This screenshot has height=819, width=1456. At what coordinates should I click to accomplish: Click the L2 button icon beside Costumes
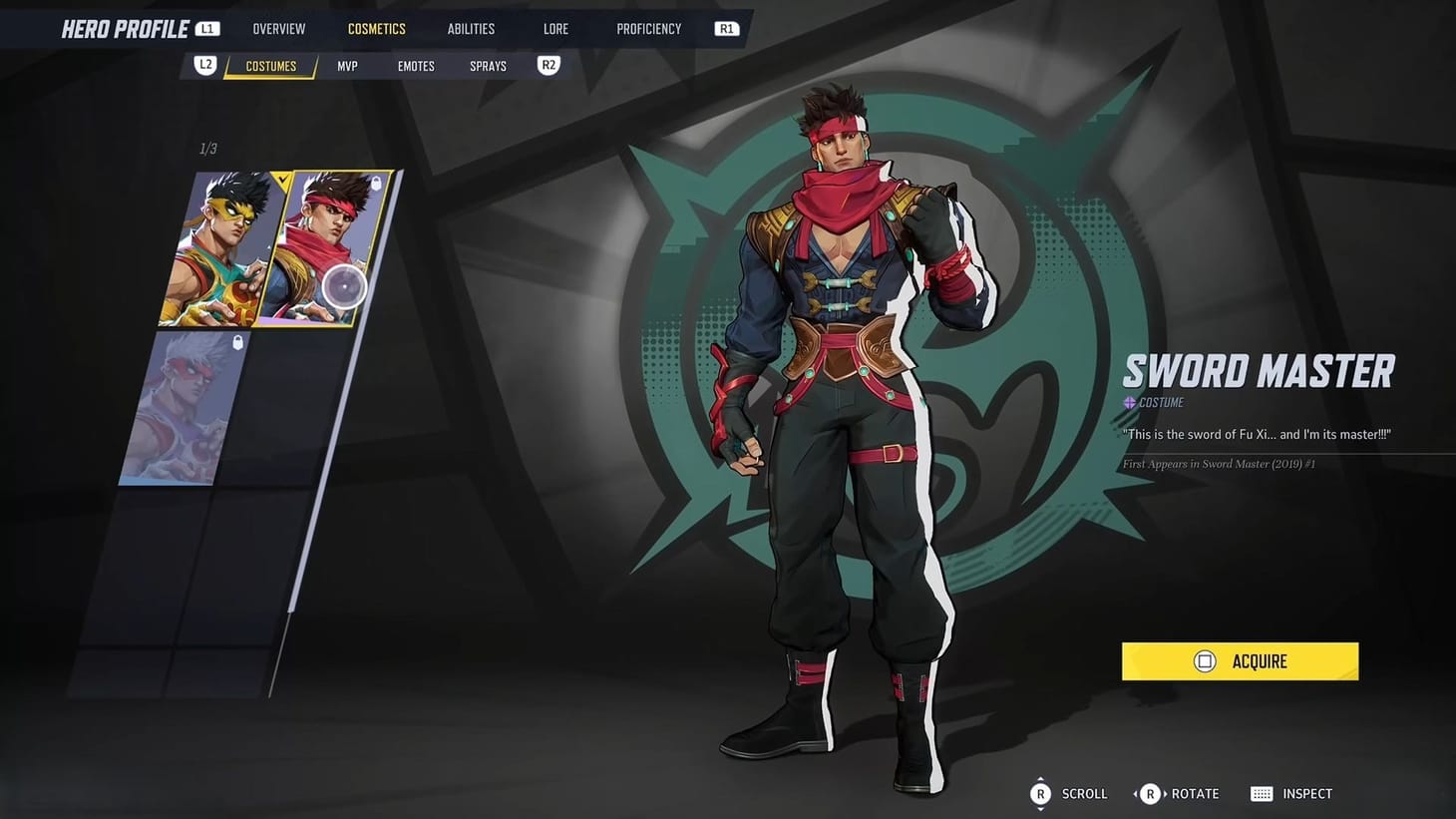[x=205, y=64]
